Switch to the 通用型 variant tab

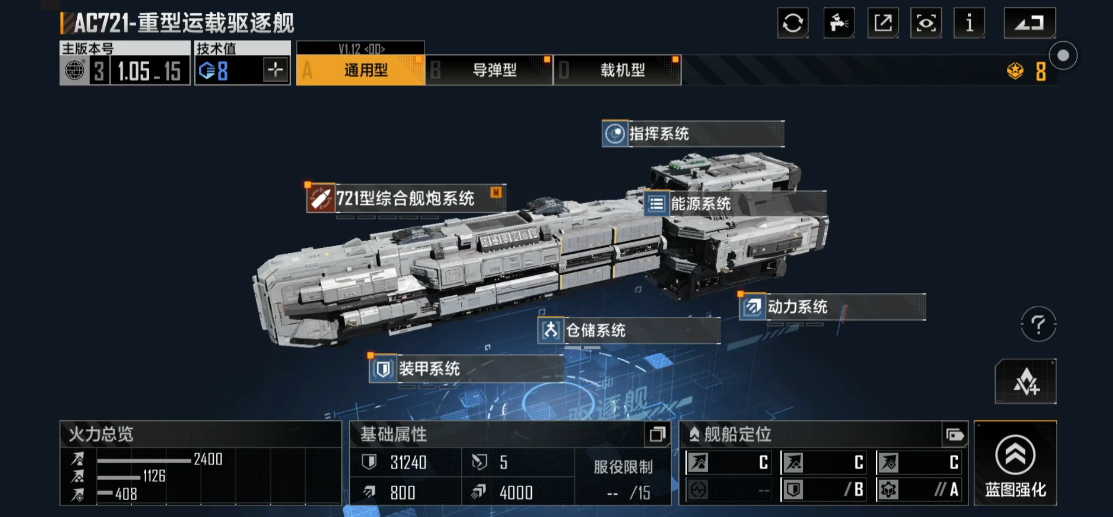tap(360, 70)
